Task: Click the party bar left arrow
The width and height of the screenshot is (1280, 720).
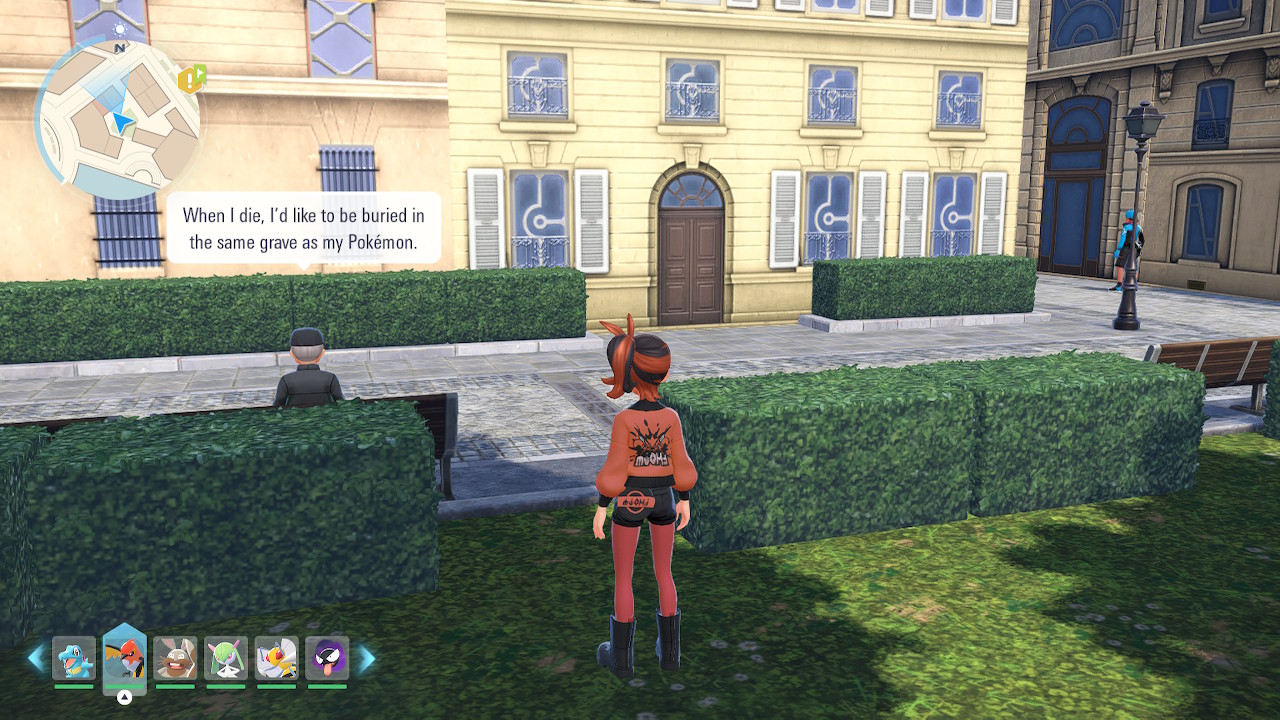Action: click(x=36, y=658)
